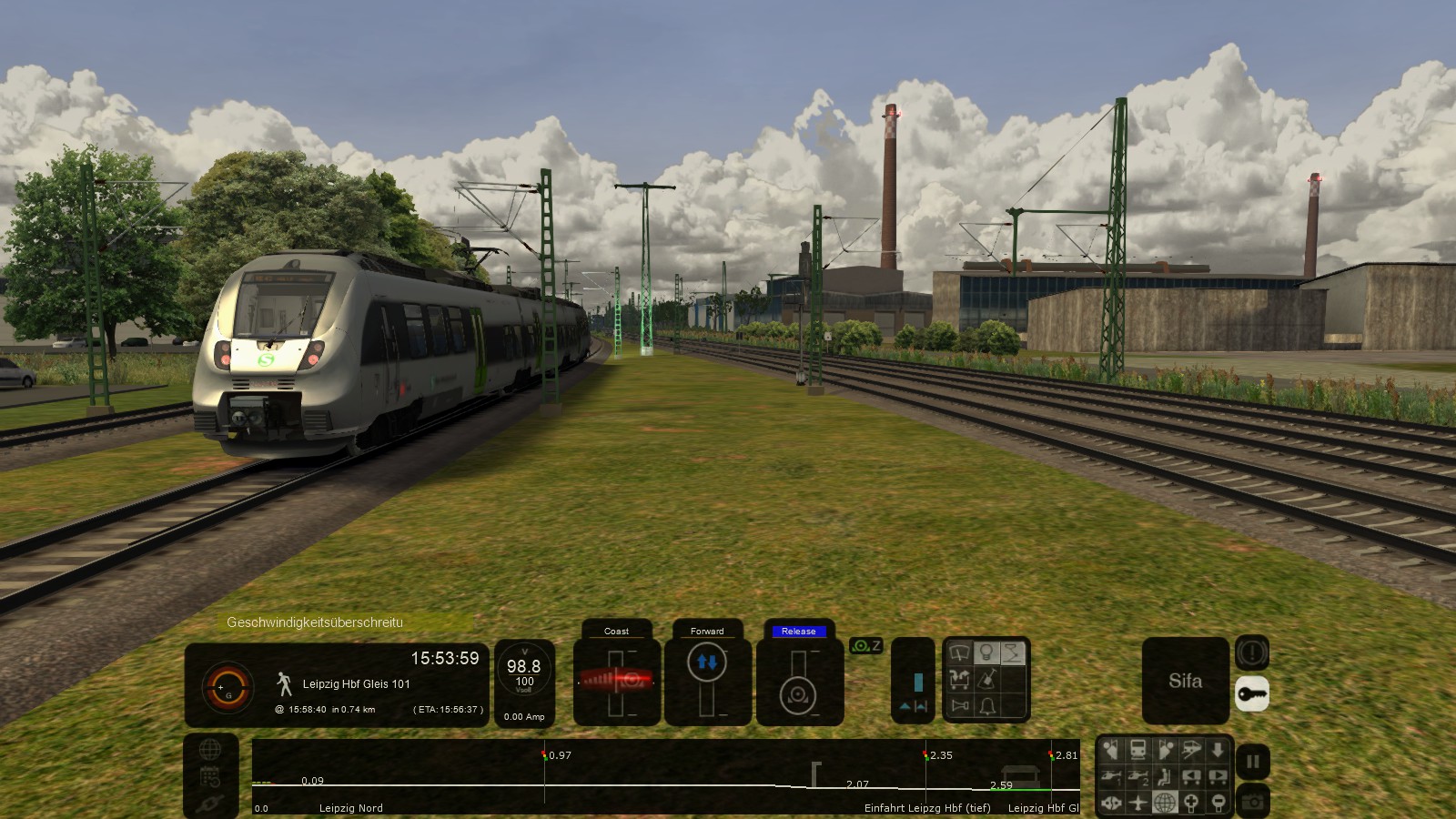Sound the horn

(x=959, y=705)
